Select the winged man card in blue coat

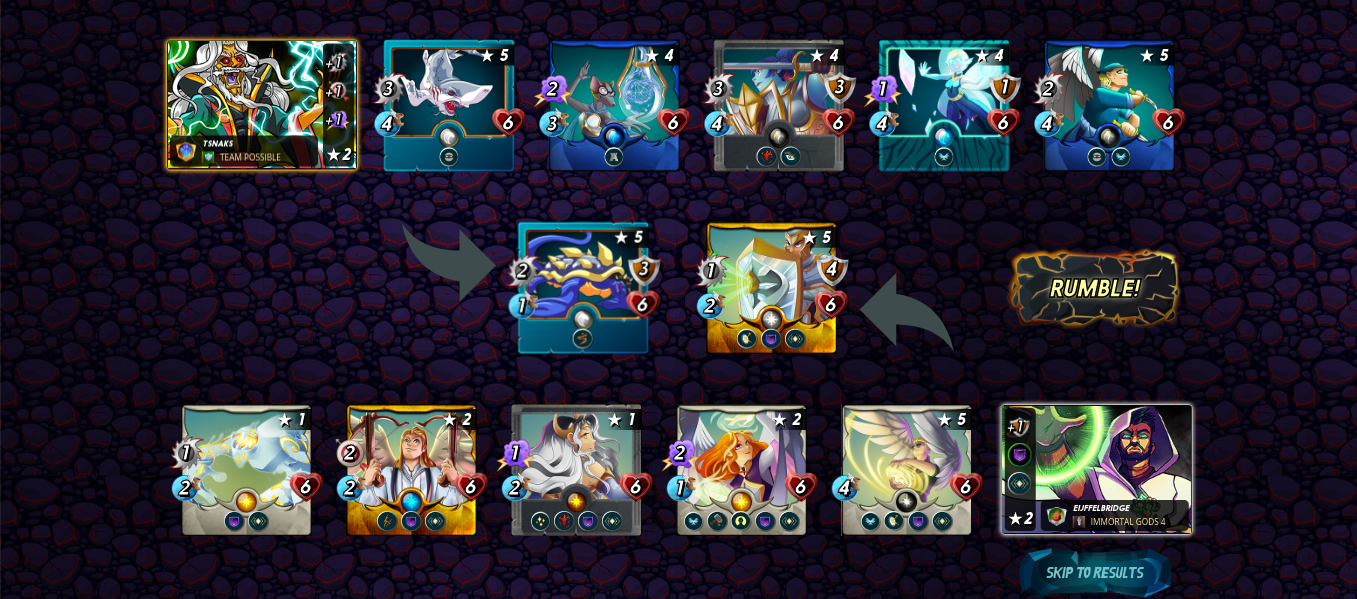pyautogui.click(x=1109, y=105)
